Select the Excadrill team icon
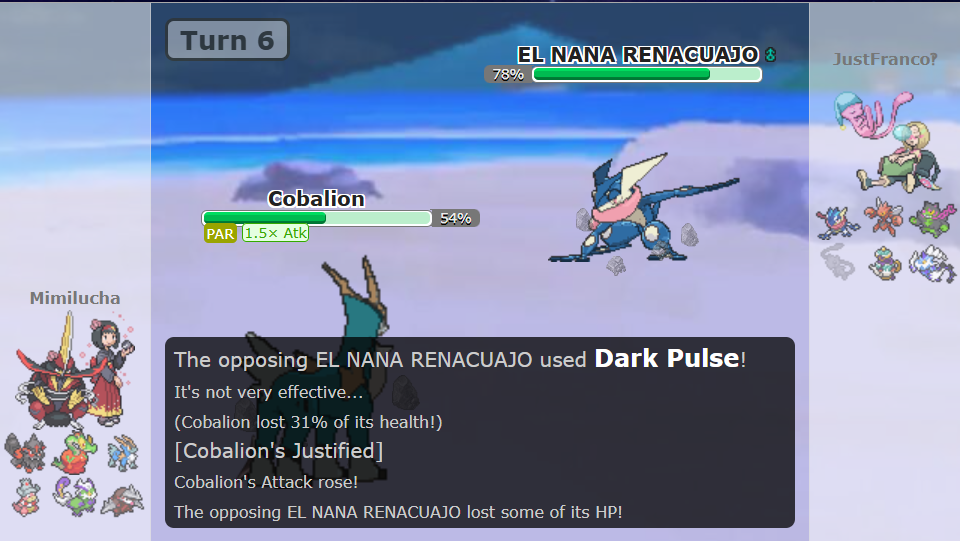This screenshot has width=960, height=541. pyautogui.click(x=124, y=496)
